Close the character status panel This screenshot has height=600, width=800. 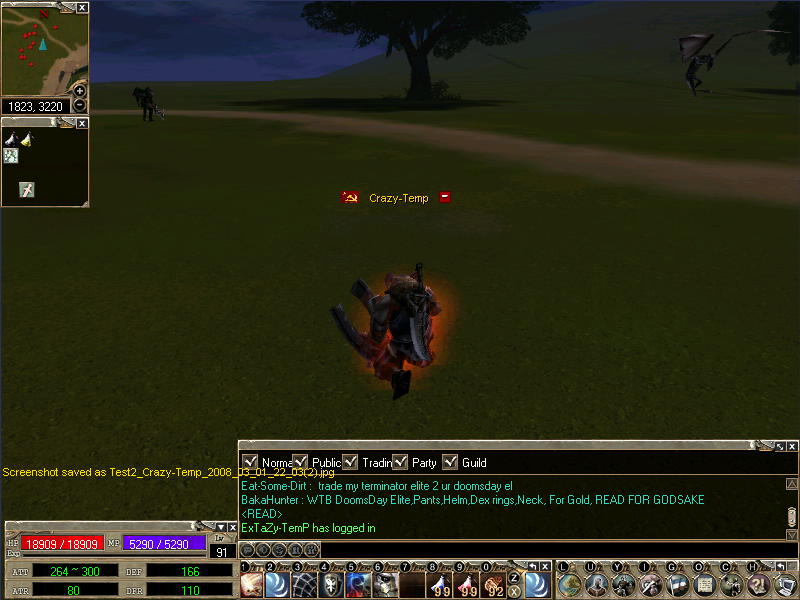[232, 527]
